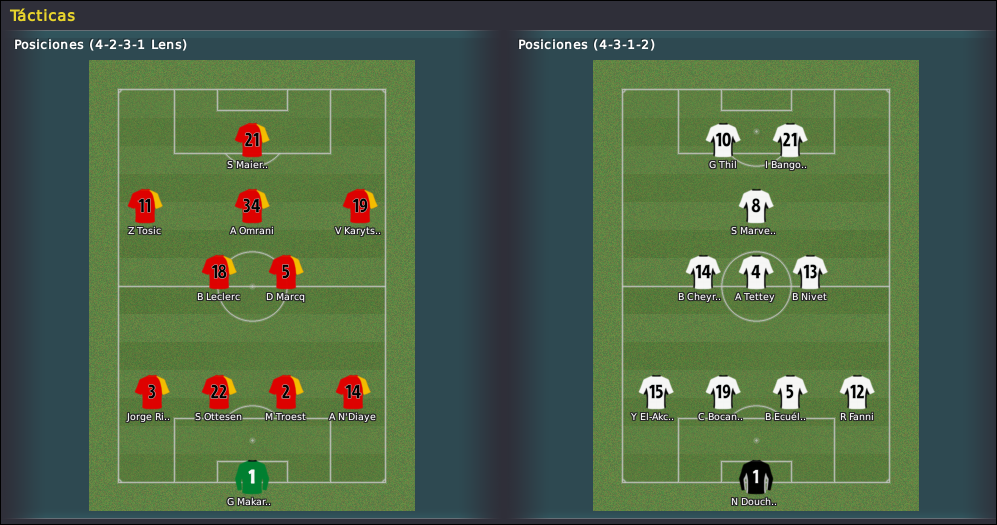Choose B Cheyr's white number 14 shirt
This screenshot has width=997, height=525.
pos(702,272)
